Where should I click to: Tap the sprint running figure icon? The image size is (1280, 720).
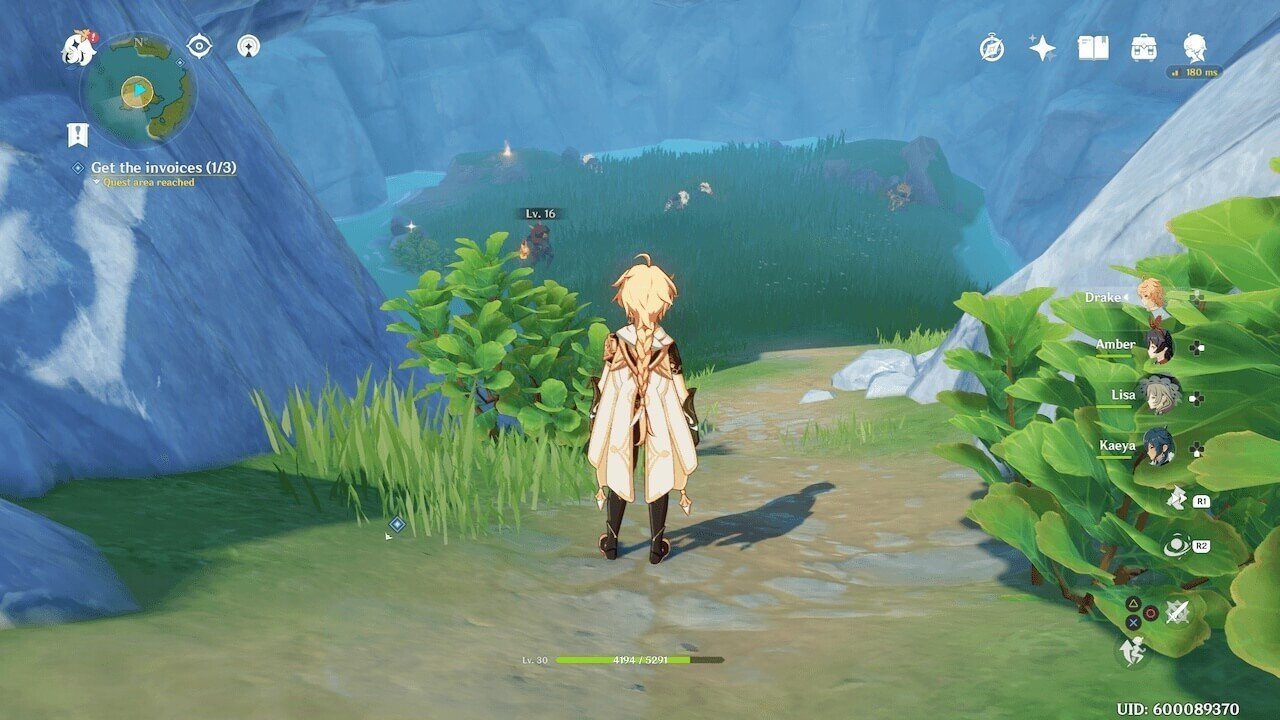click(1133, 652)
